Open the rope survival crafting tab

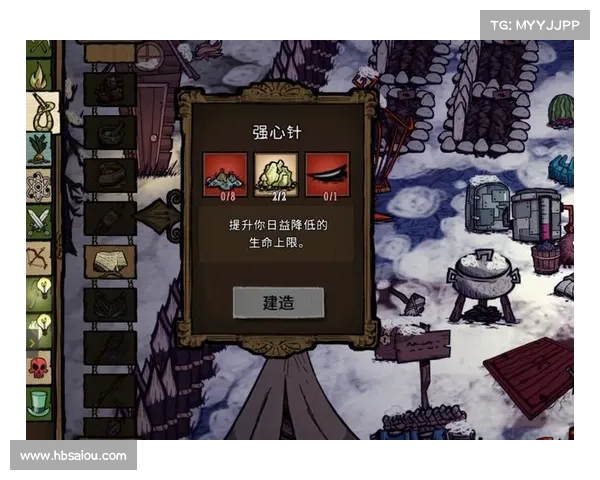pyautogui.click(x=41, y=112)
